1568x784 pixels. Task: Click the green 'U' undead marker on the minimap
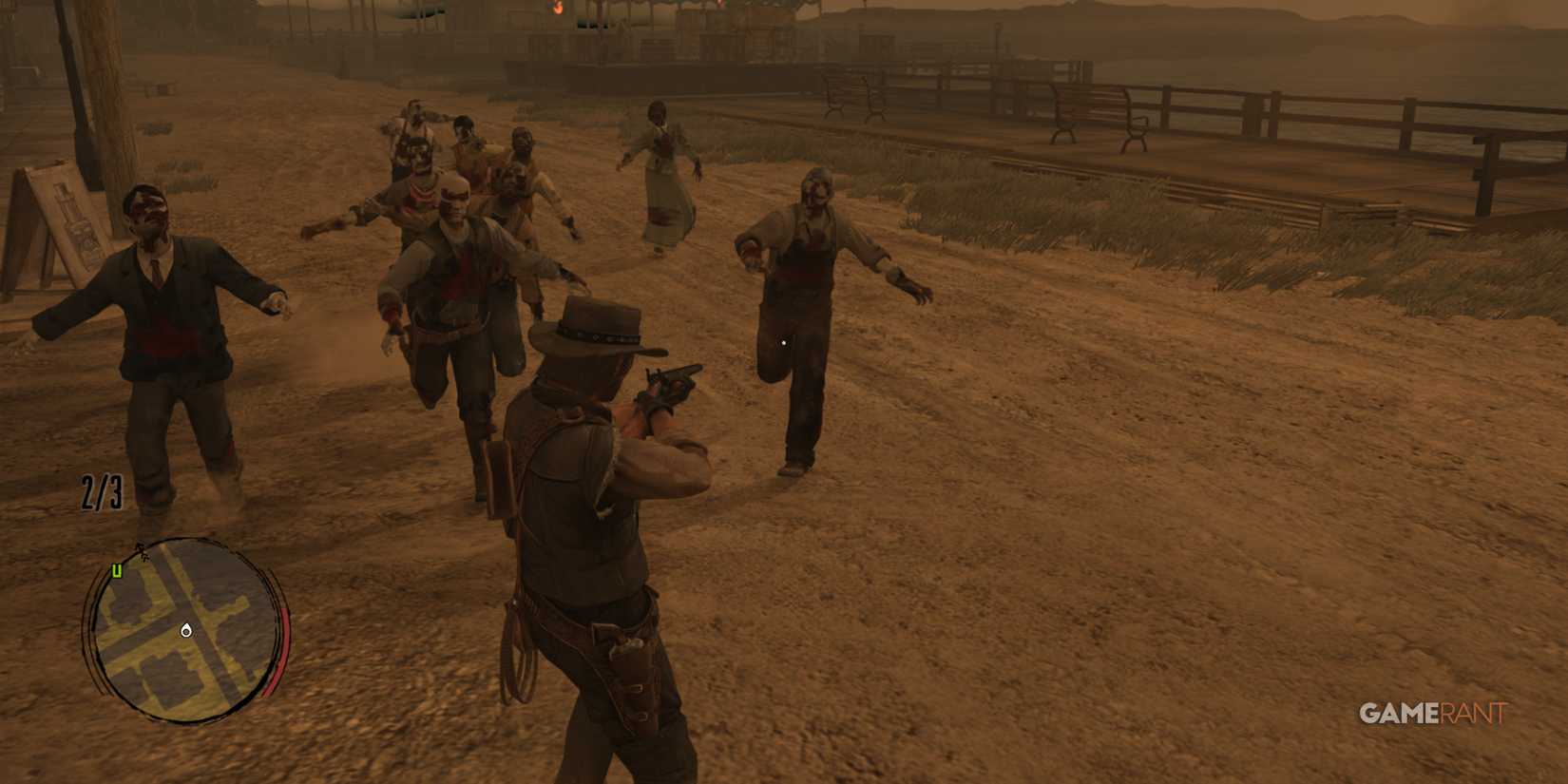(x=116, y=570)
